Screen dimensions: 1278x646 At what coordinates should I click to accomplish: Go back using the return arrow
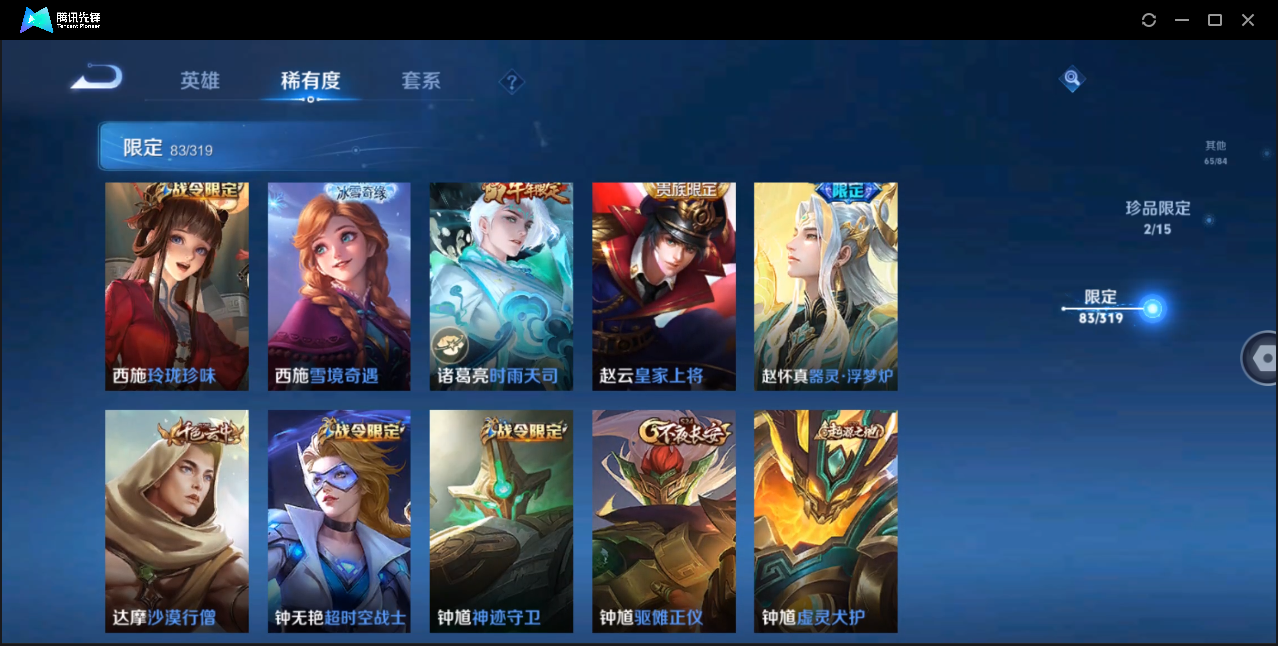(x=96, y=77)
